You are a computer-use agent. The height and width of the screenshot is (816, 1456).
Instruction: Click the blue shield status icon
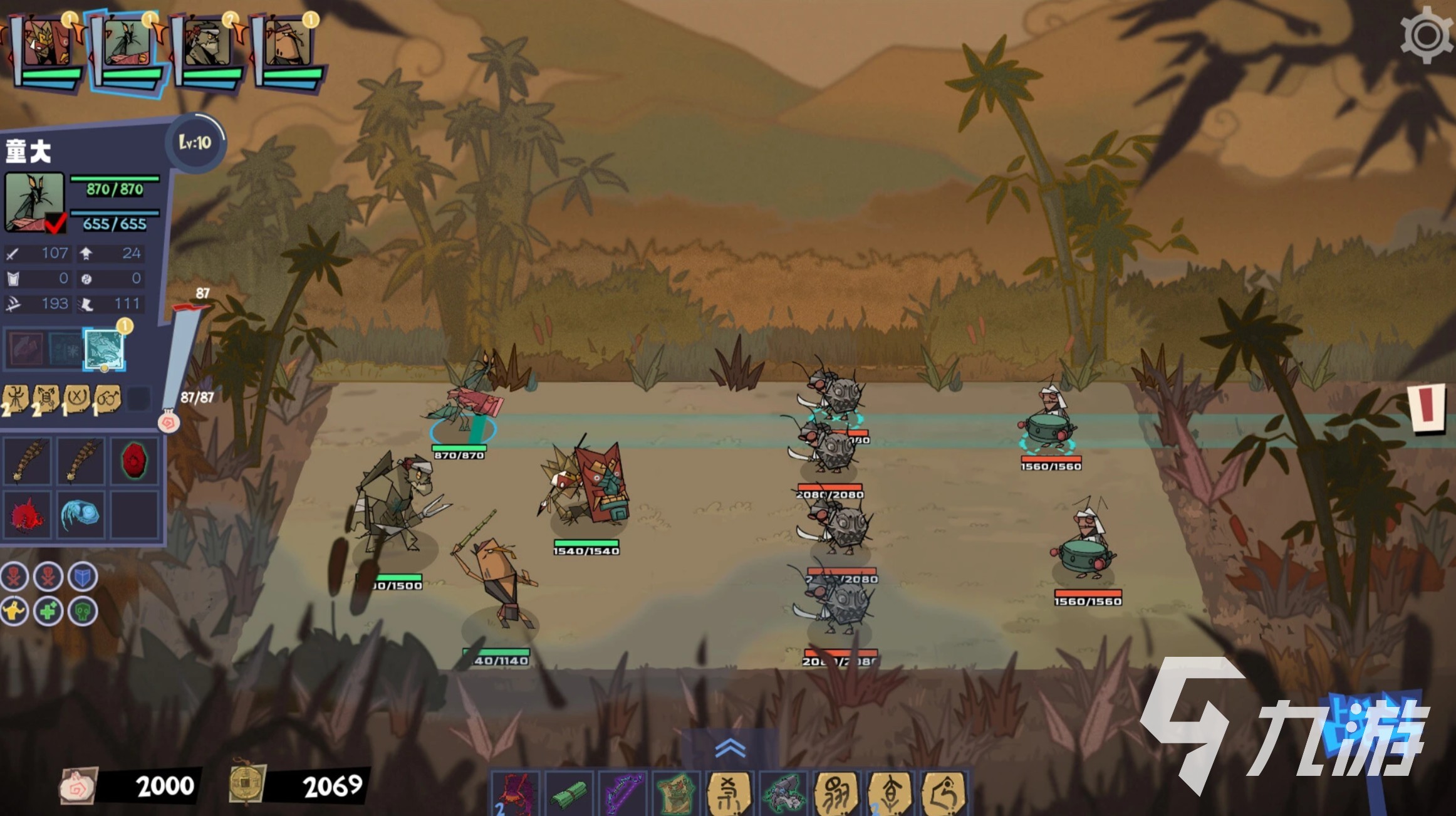pyautogui.click(x=82, y=577)
